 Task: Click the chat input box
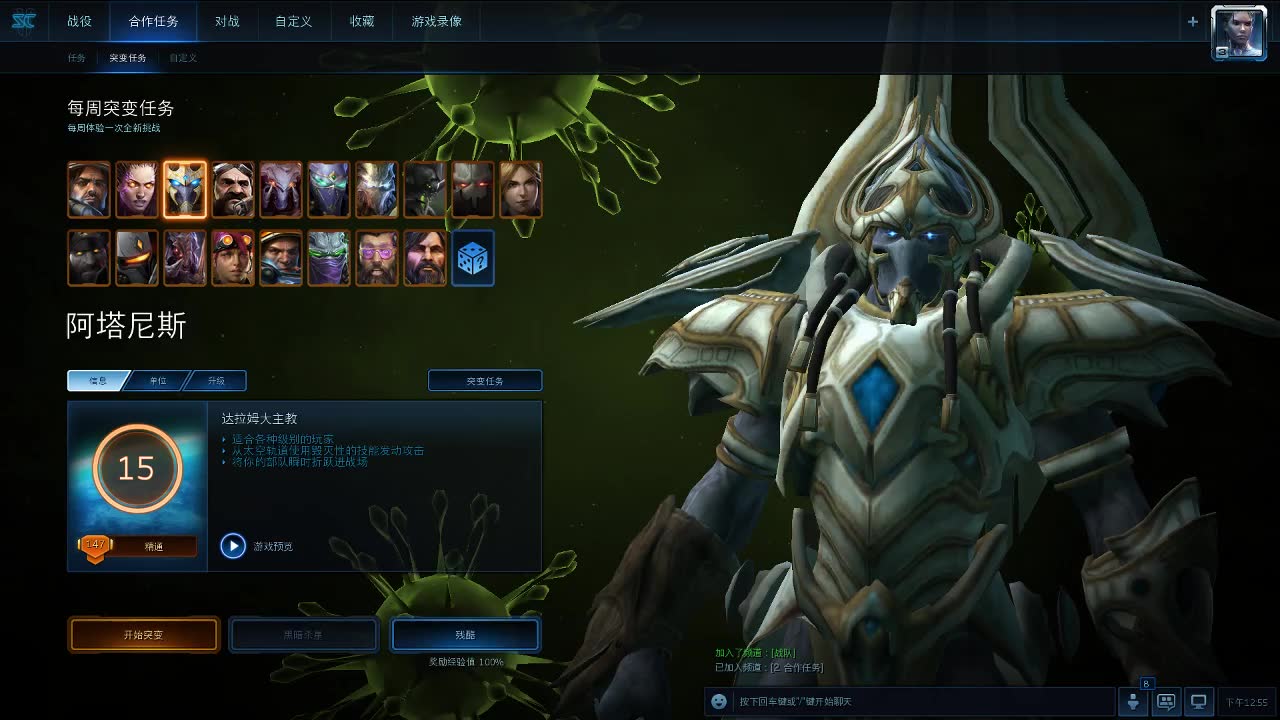click(920, 702)
